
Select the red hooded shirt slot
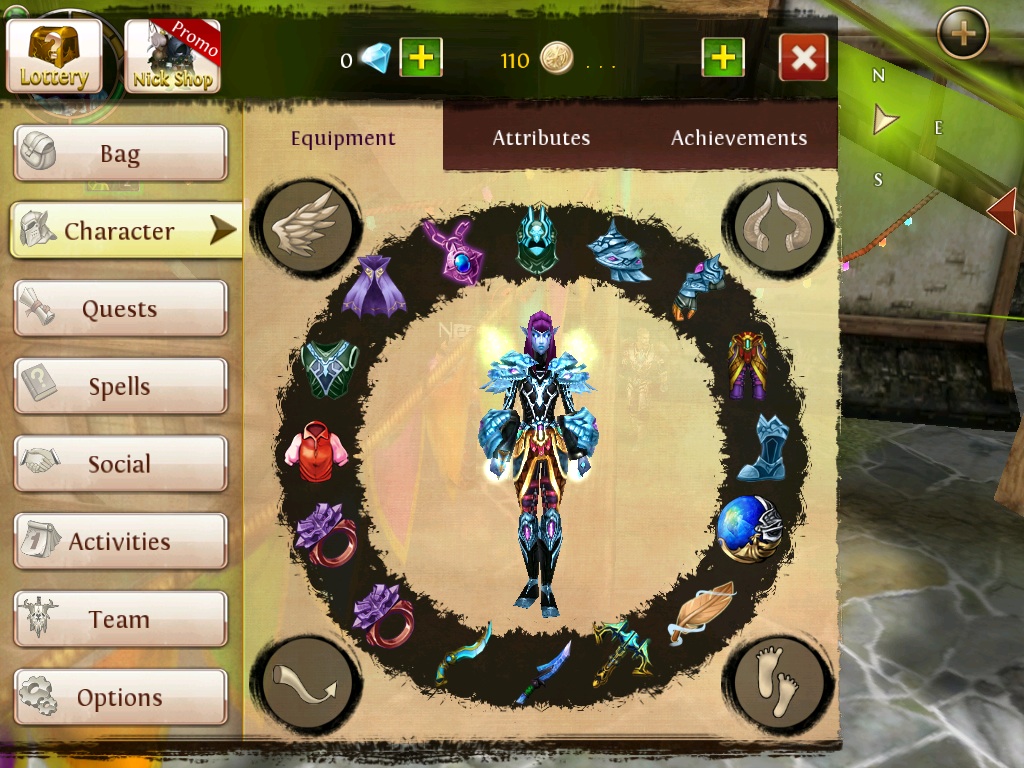click(x=319, y=452)
